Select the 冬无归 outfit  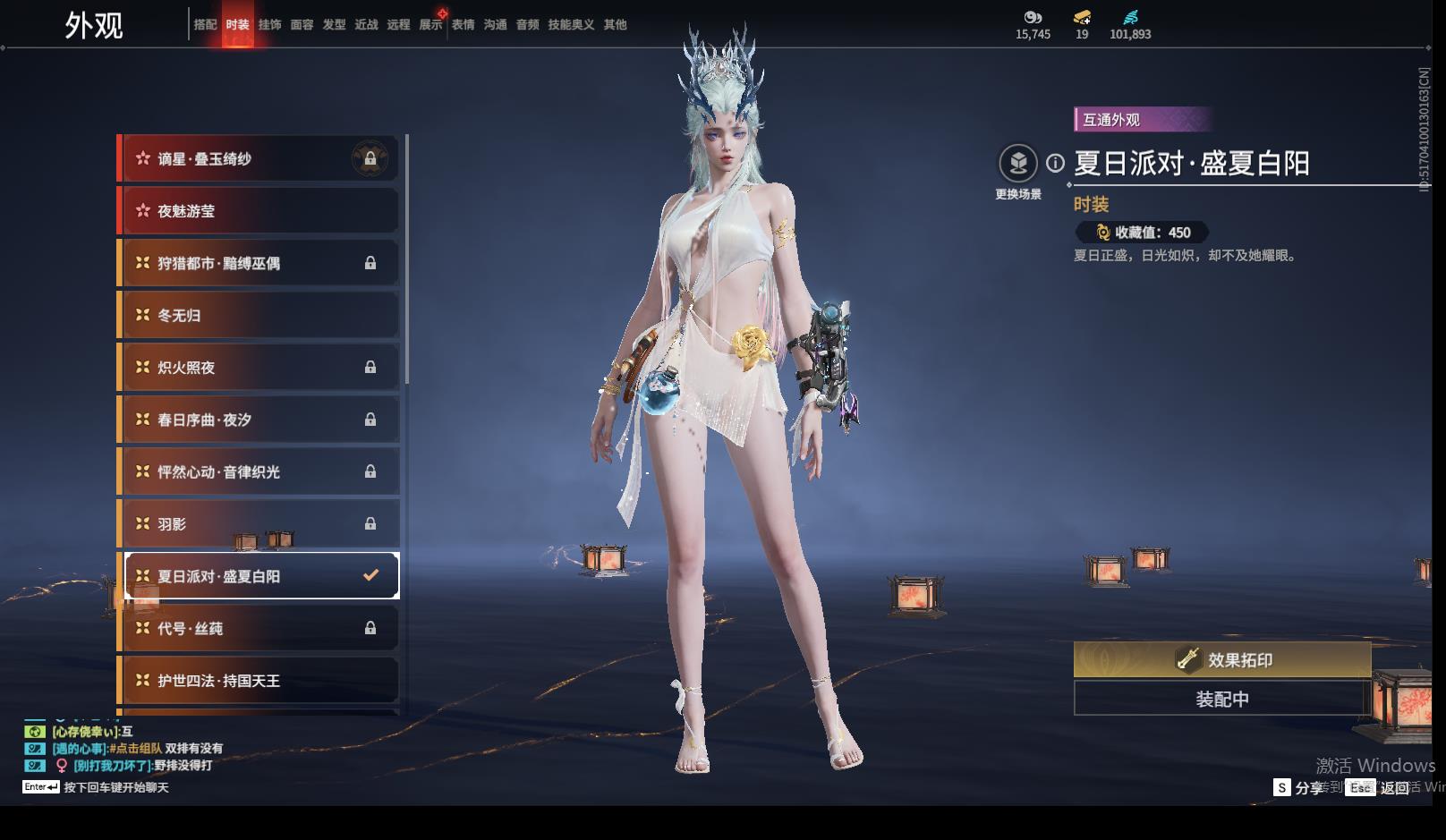point(259,316)
